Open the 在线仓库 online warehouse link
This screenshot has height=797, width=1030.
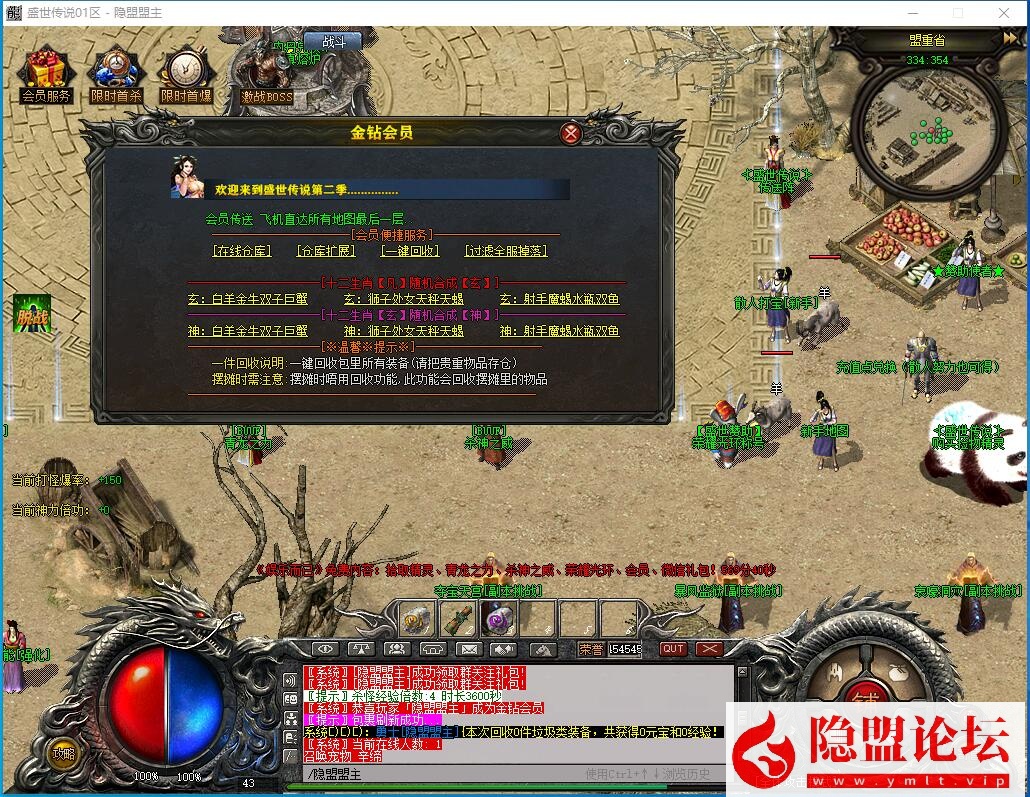tap(242, 251)
